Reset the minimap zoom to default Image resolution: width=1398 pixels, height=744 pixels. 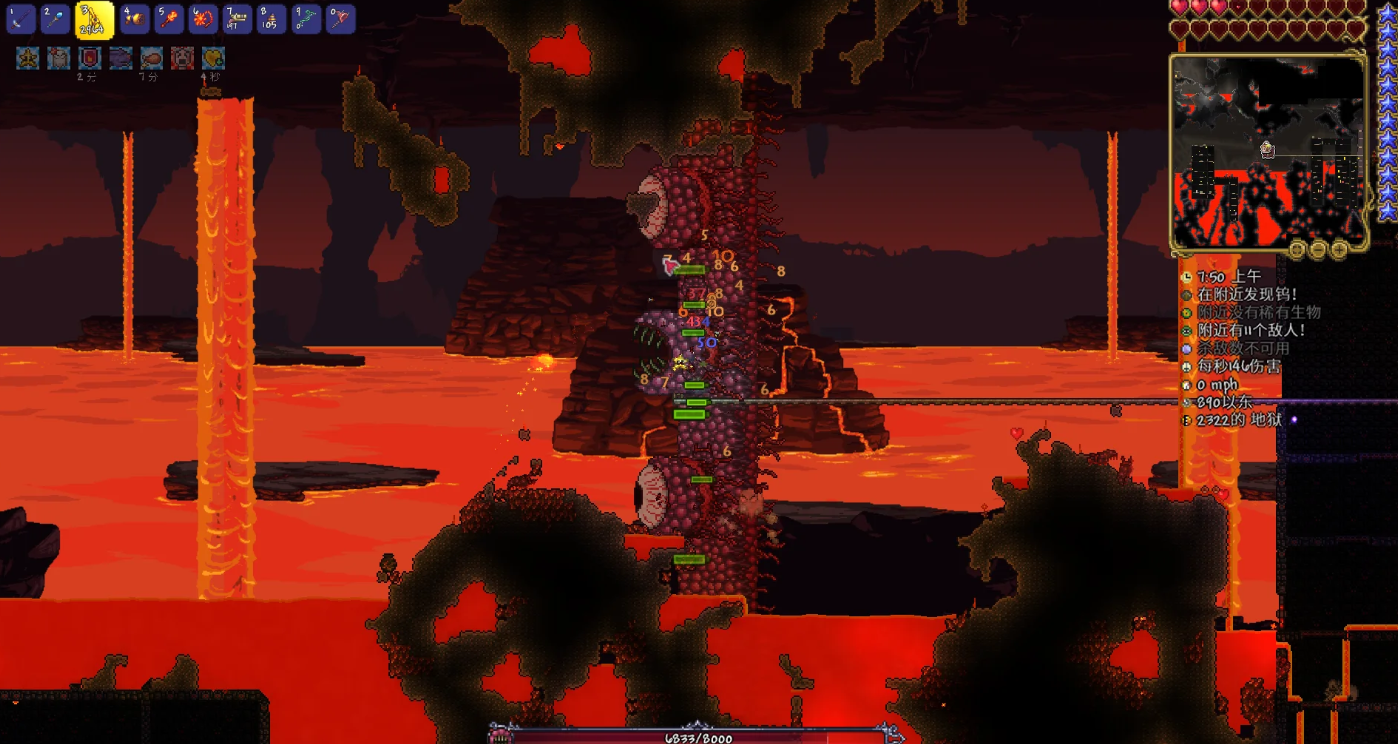tap(1299, 248)
